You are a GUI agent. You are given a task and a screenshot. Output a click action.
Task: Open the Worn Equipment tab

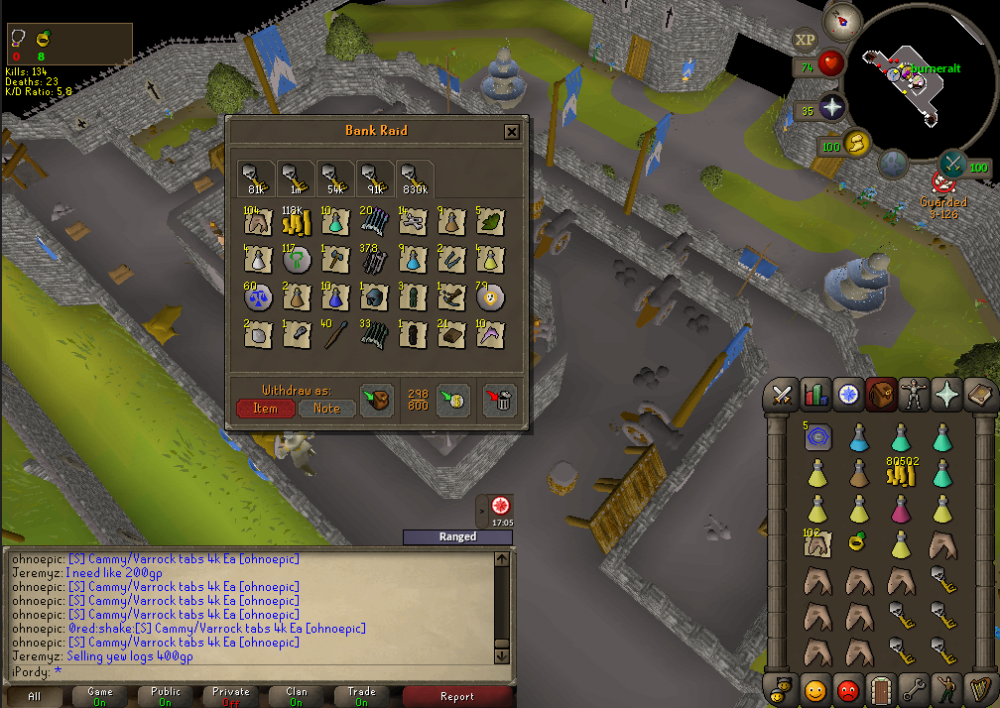(x=912, y=395)
